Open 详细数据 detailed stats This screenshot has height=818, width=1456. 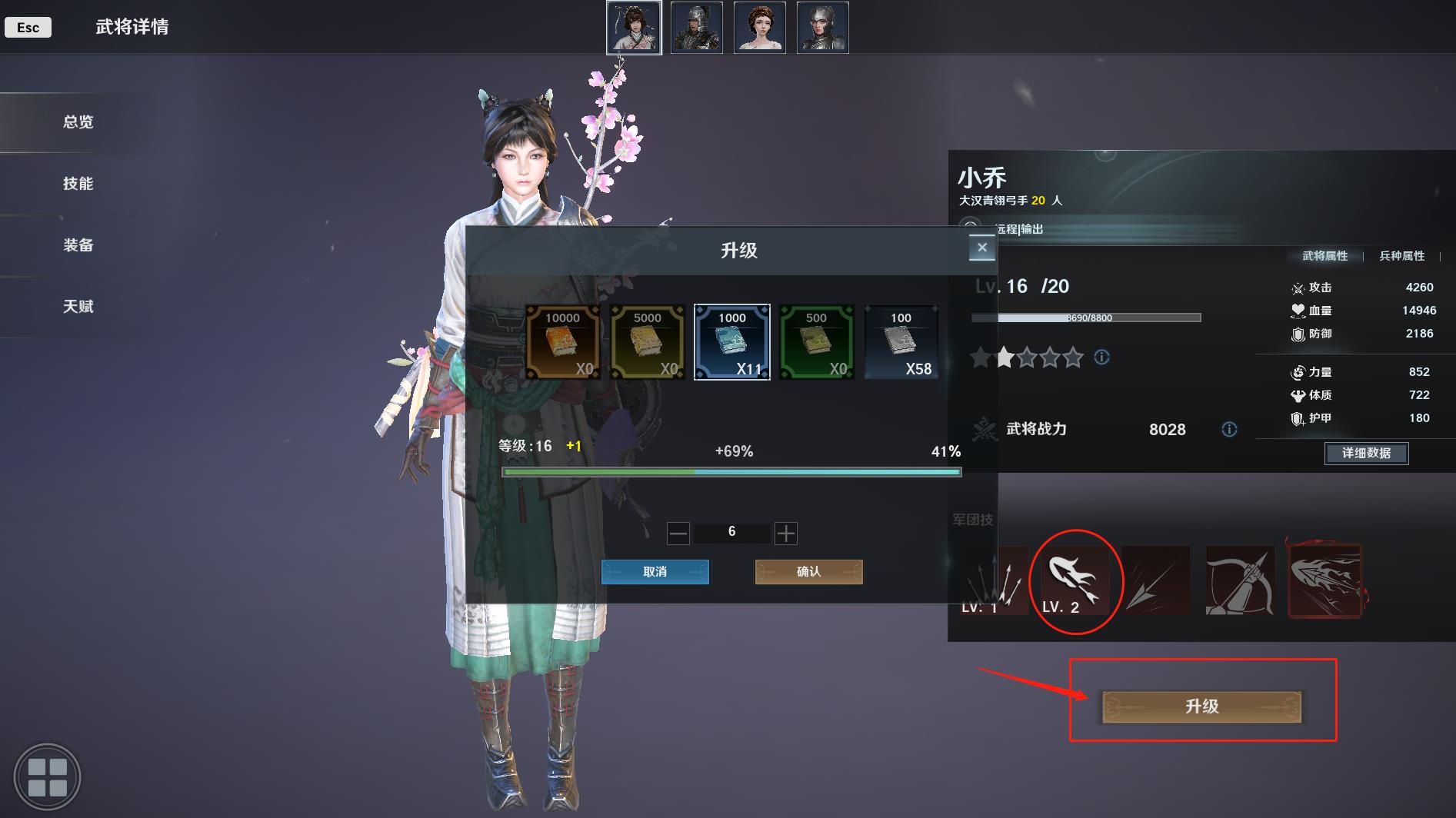pos(1366,453)
